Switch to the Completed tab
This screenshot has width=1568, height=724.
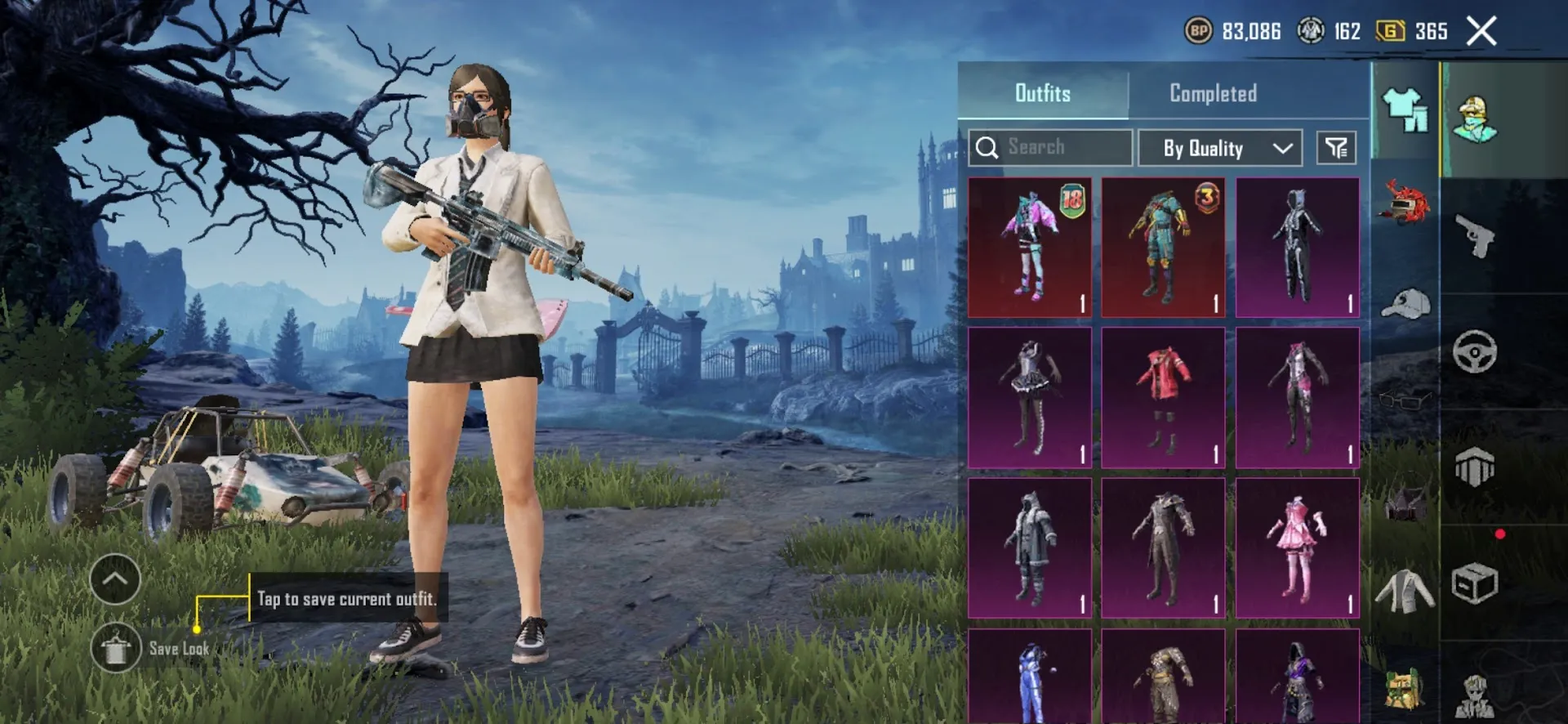pos(1212,93)
